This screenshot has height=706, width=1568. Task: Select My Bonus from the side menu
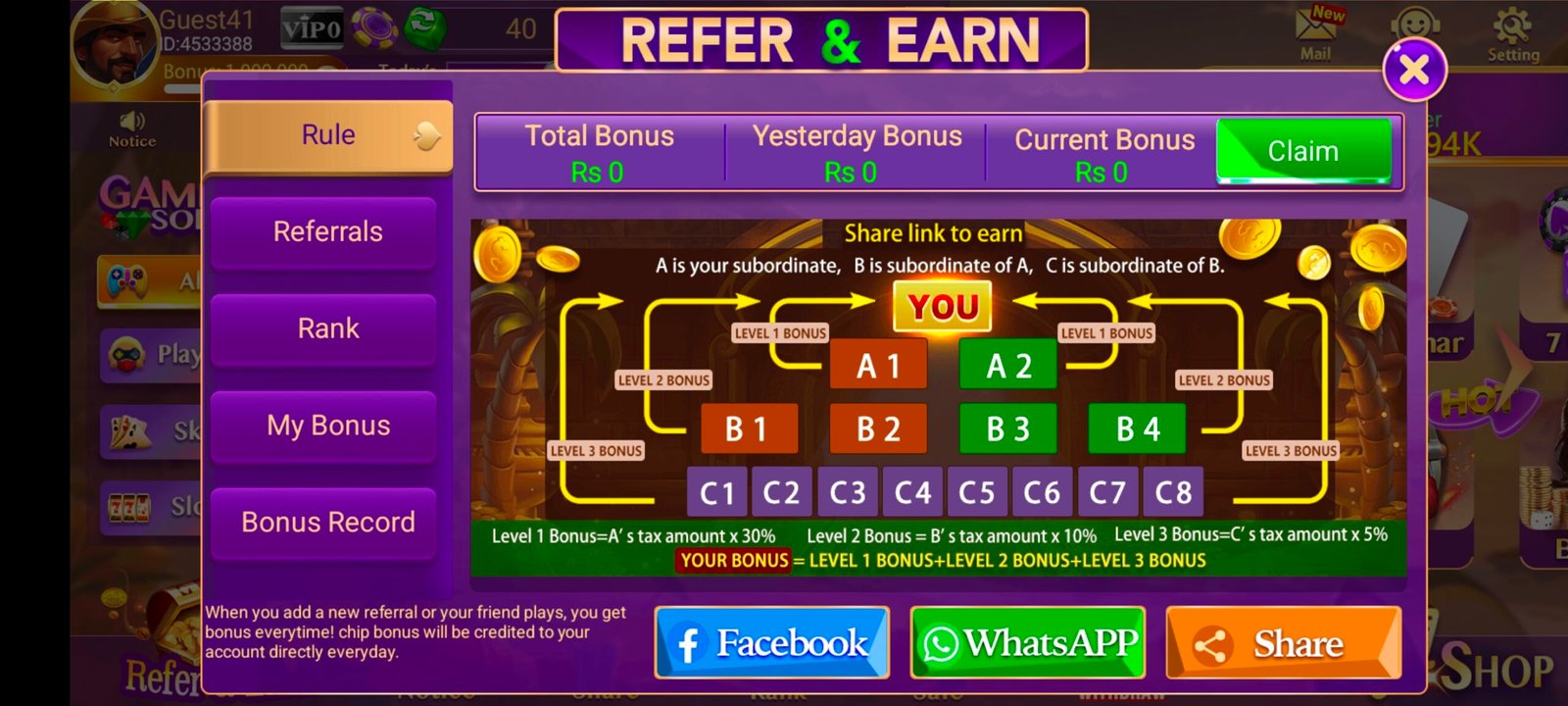(x=324, y=425)
